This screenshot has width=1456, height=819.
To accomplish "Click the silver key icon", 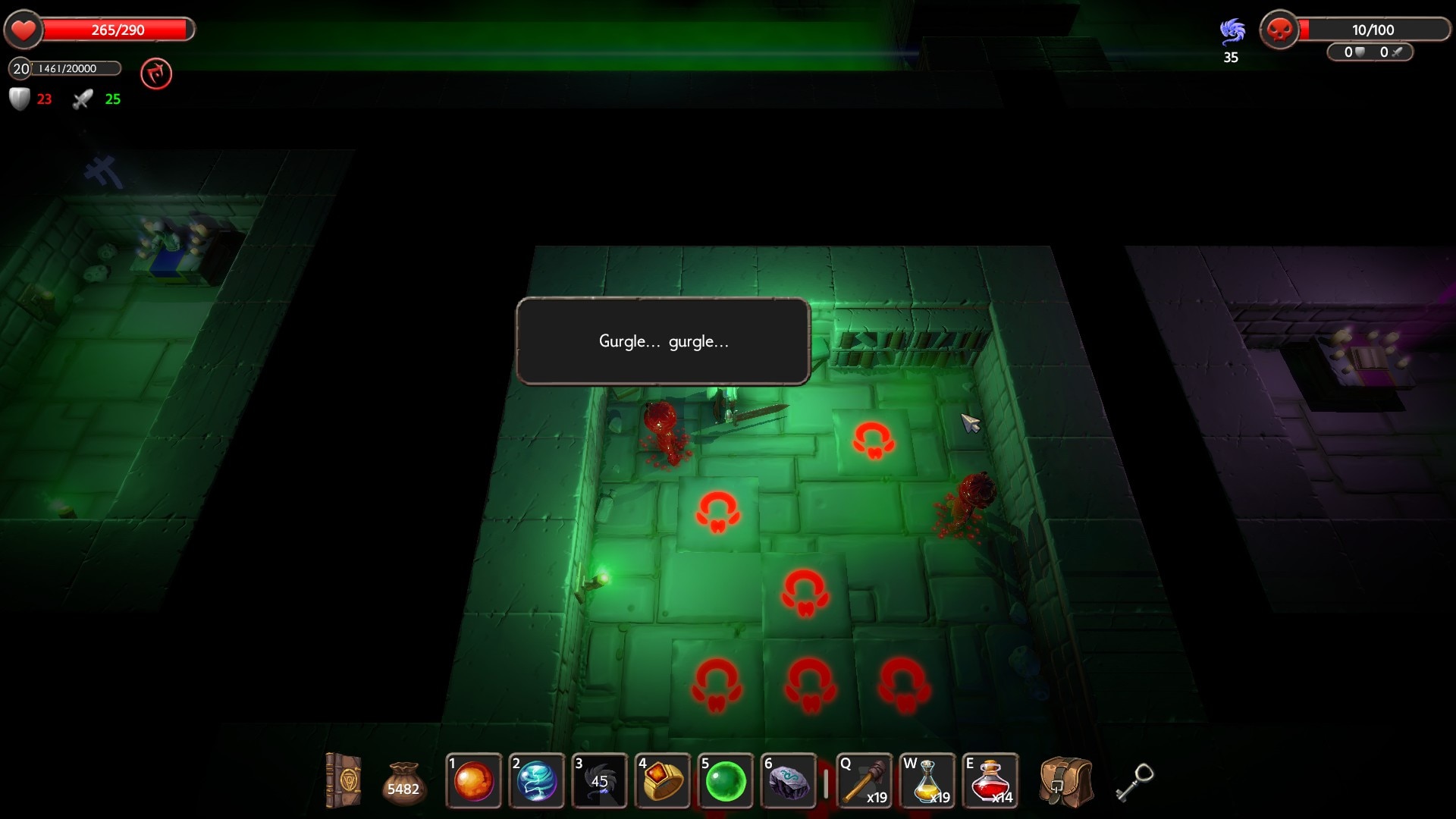I will pyautogui.click(x=1134, y=782).
